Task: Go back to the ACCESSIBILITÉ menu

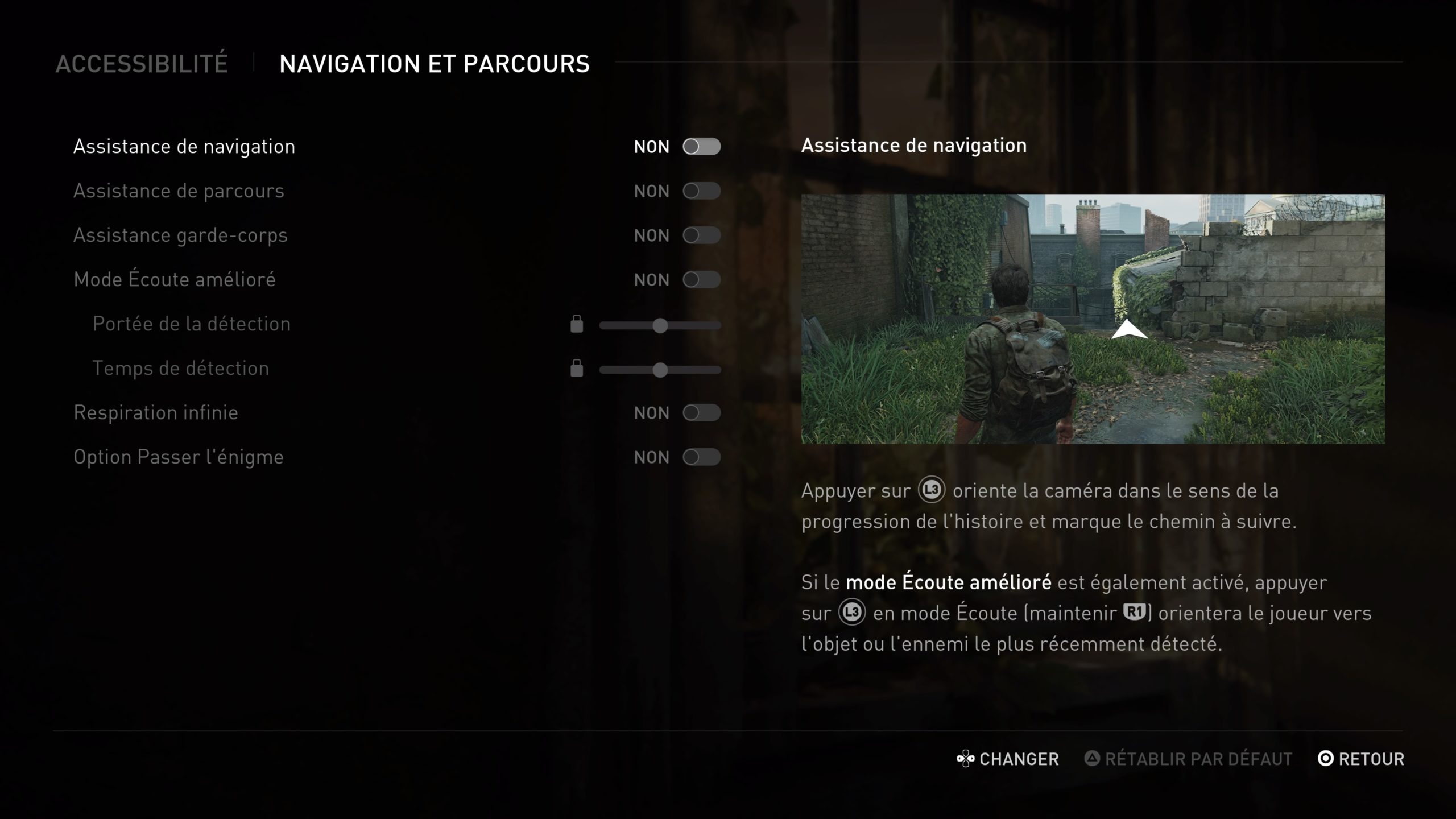Action: (x=142, y=64)
